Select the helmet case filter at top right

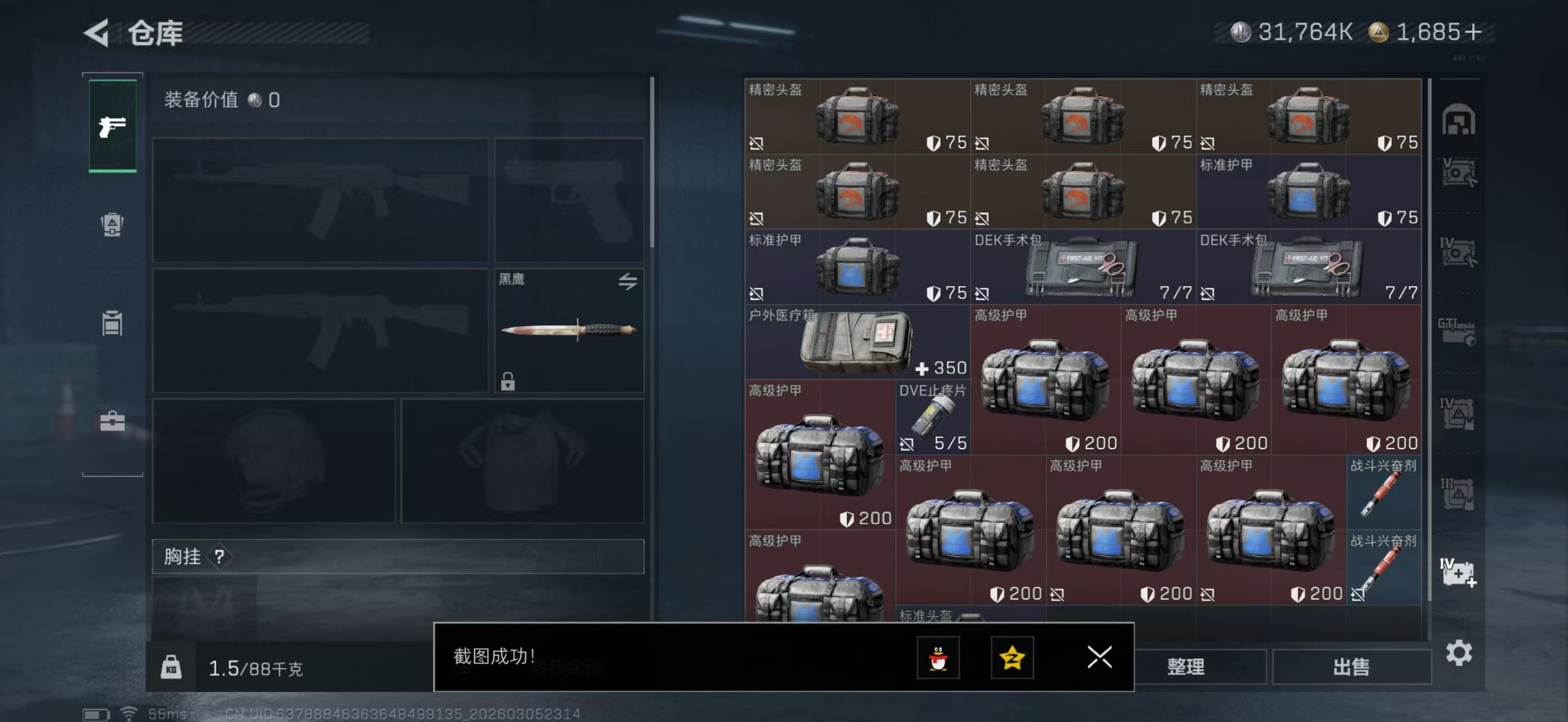pos(1460,118)
